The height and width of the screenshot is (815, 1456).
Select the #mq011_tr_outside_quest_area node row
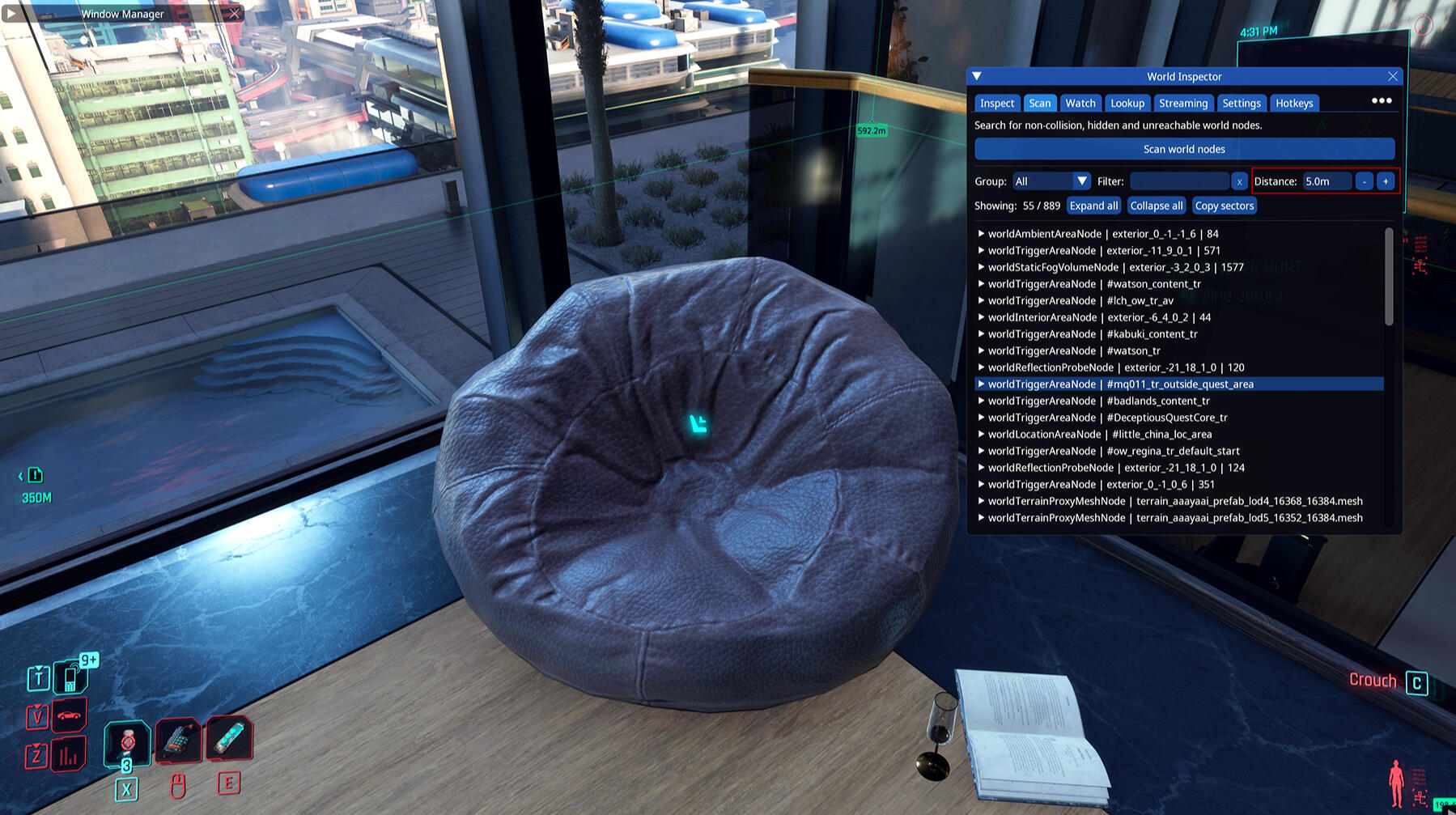[x=1179, y=384]
